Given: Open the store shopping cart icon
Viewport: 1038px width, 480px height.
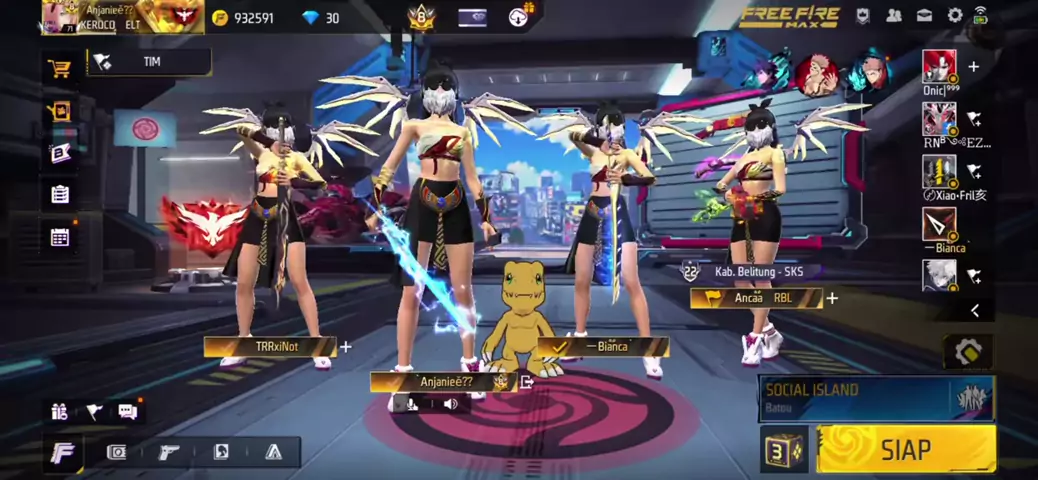Looking at the screenshot, I should [60, 68].
